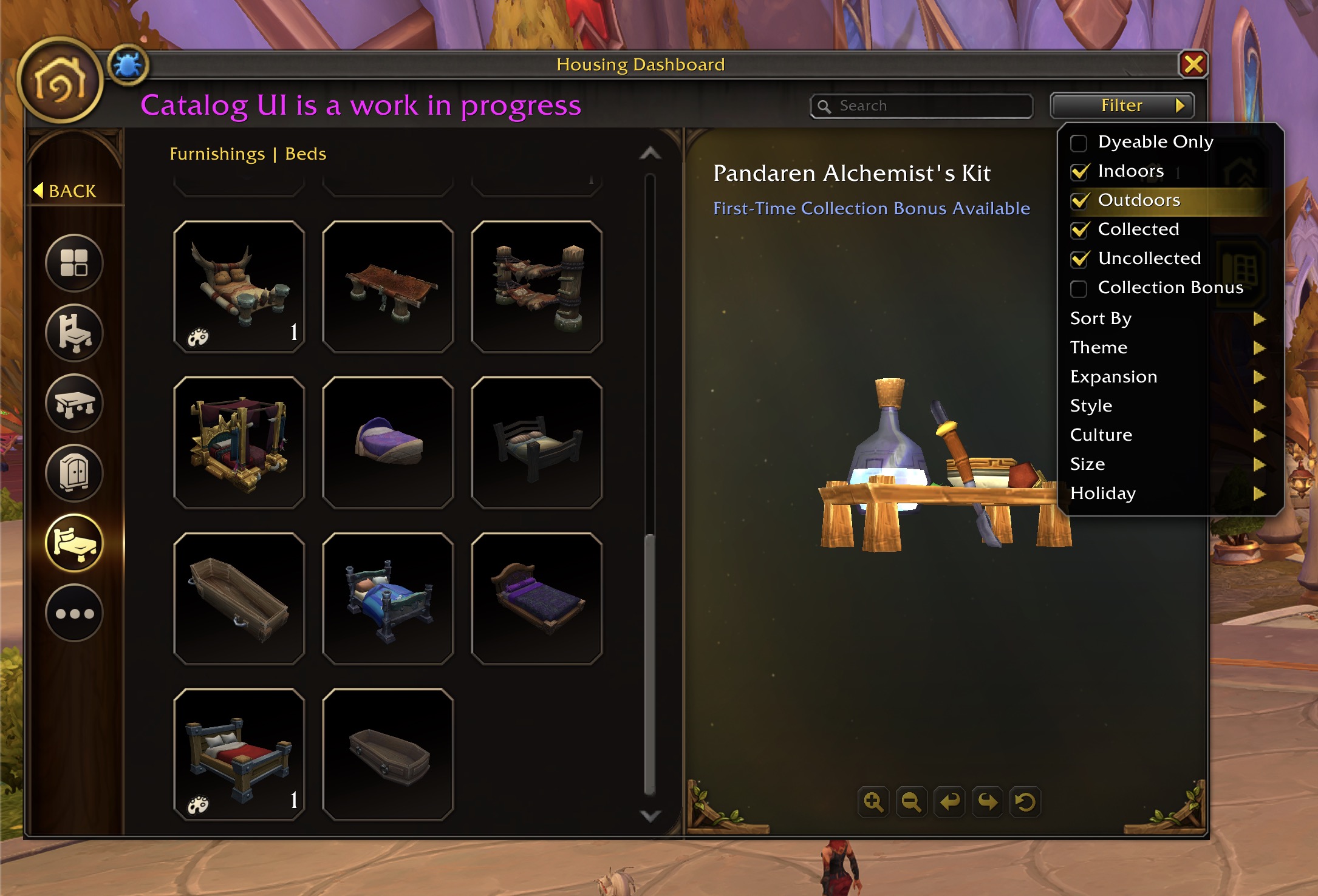Toggle the Uncollected filter checkbox

point(1079,259)
